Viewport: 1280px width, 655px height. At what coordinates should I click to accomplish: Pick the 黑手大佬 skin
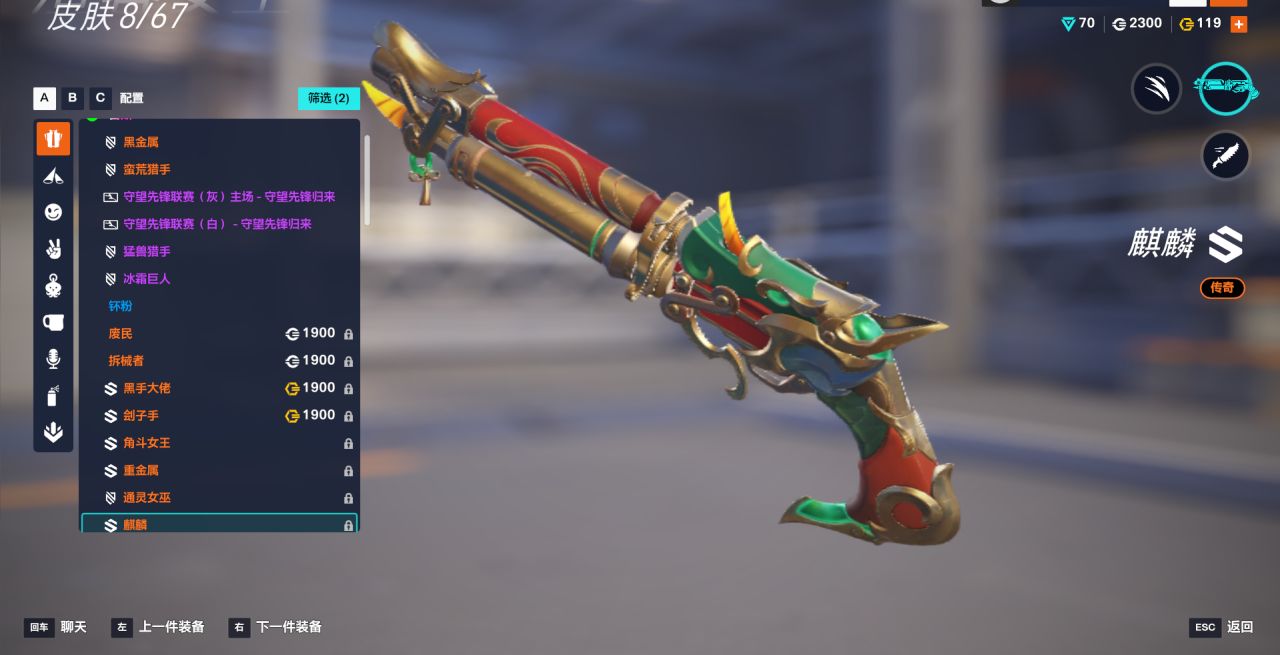coord(146,388)
